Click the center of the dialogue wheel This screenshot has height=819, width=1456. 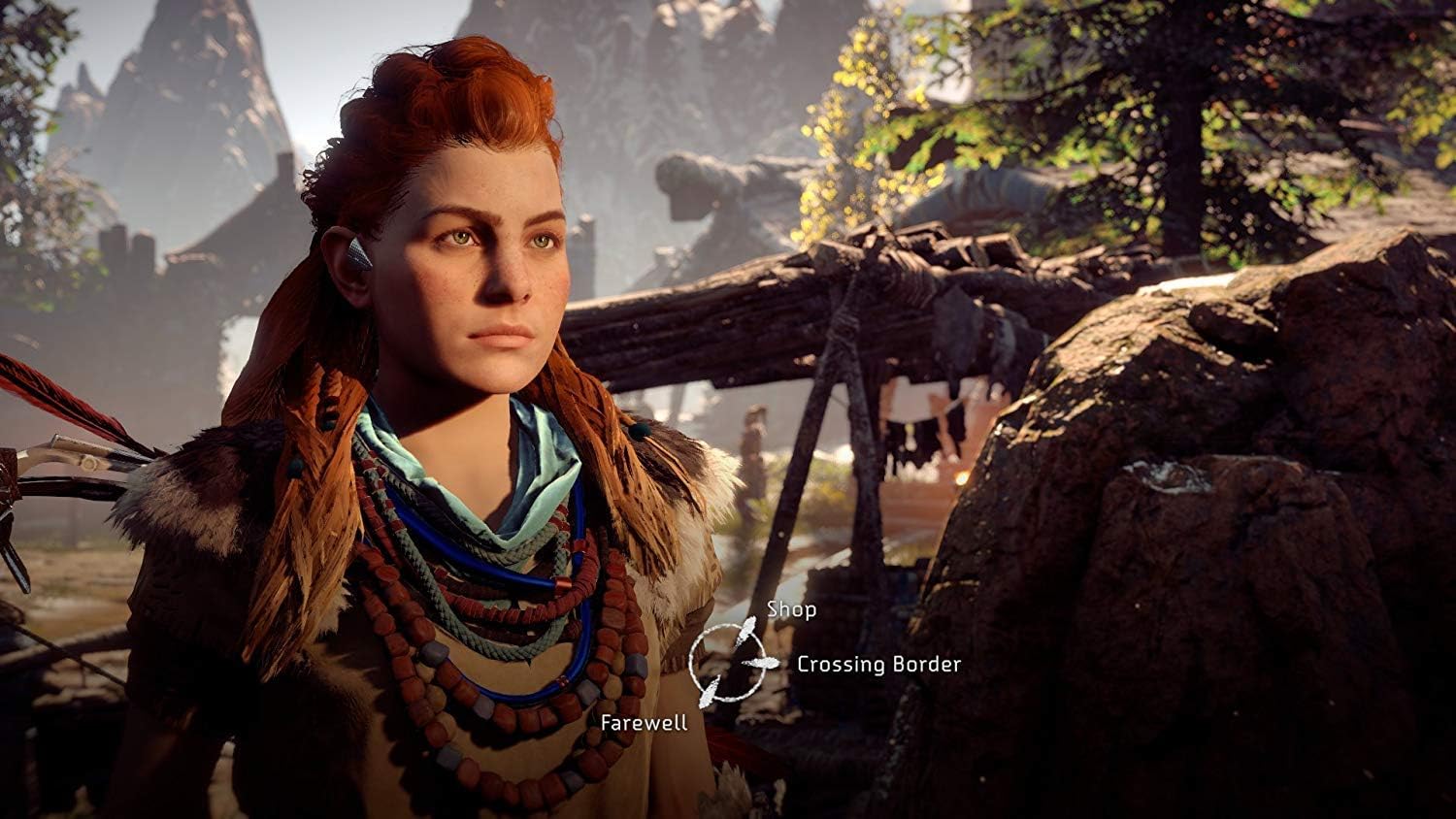[728, 660]
